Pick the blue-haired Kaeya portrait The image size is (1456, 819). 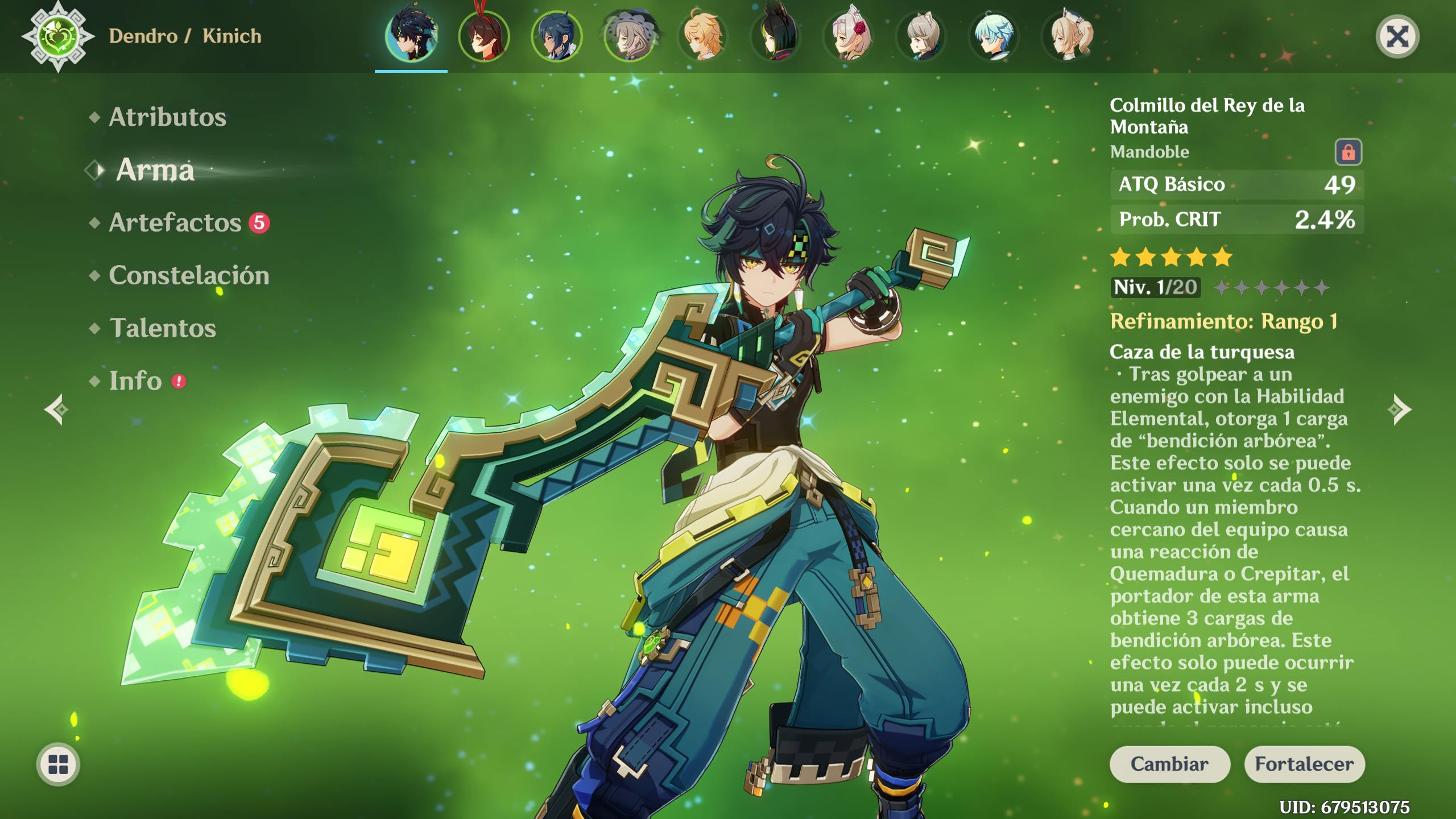[x=557, y=36]
